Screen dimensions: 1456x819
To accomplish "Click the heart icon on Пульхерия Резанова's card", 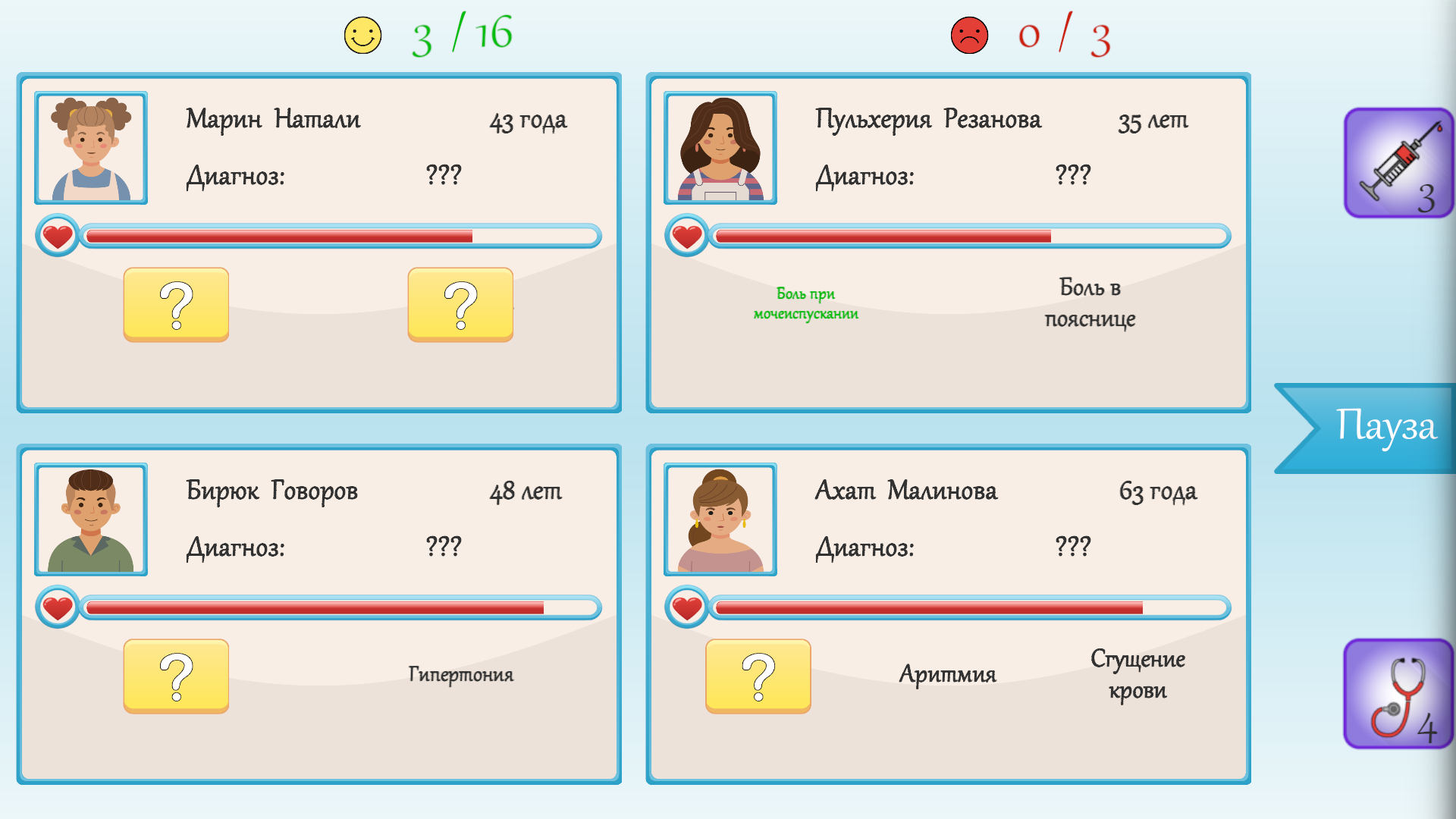I will (x=686, y=236).
